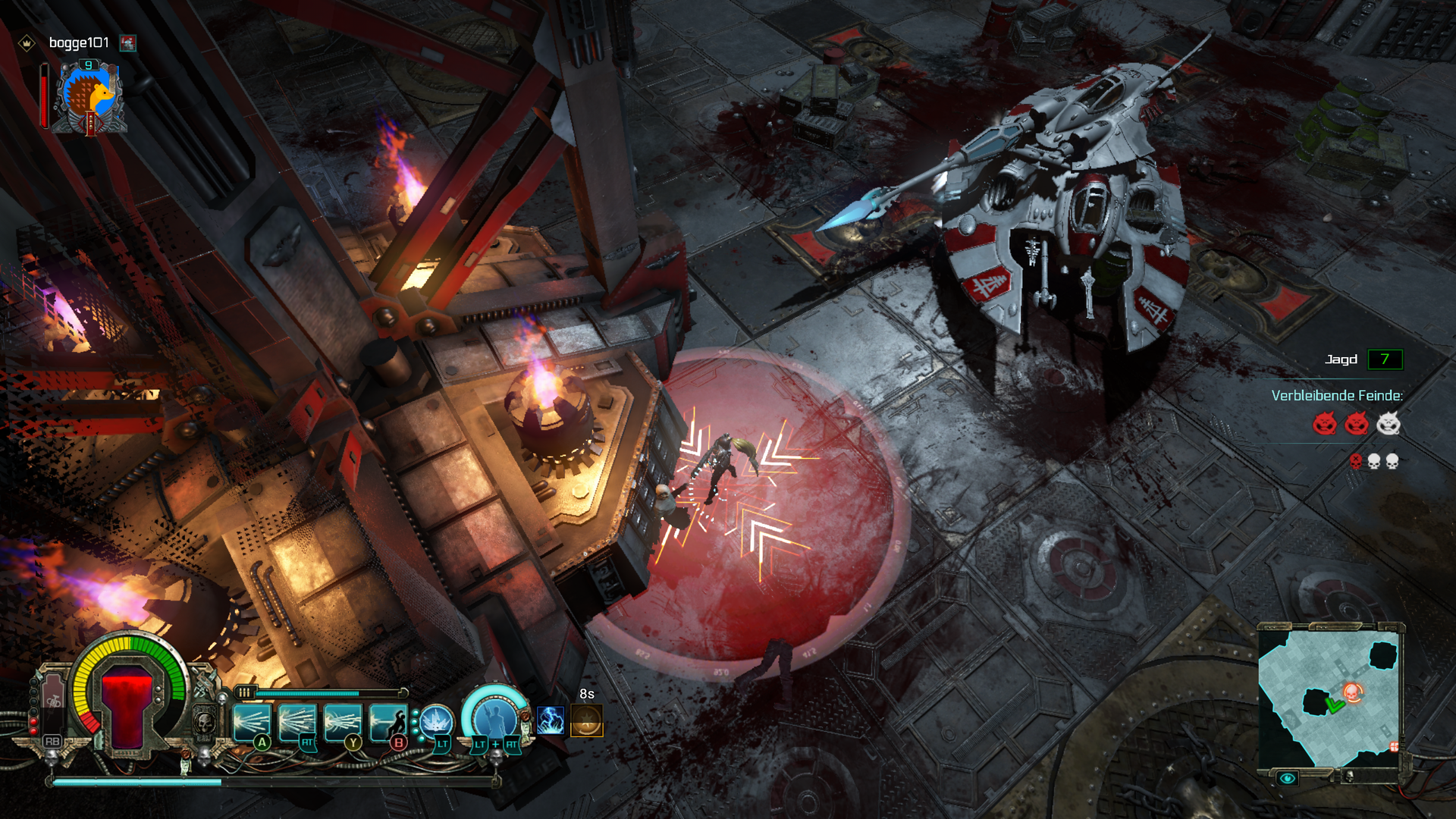1456x819 pixels.
Task: Select the skull objective marker on the minimap
Action: [1352, 692]
